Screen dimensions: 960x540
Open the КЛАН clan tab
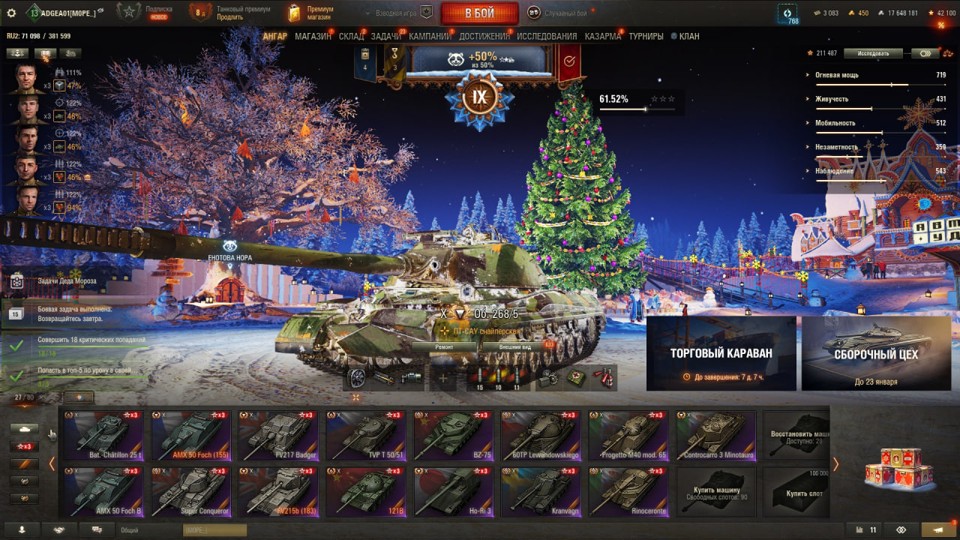tap(689, 36)
